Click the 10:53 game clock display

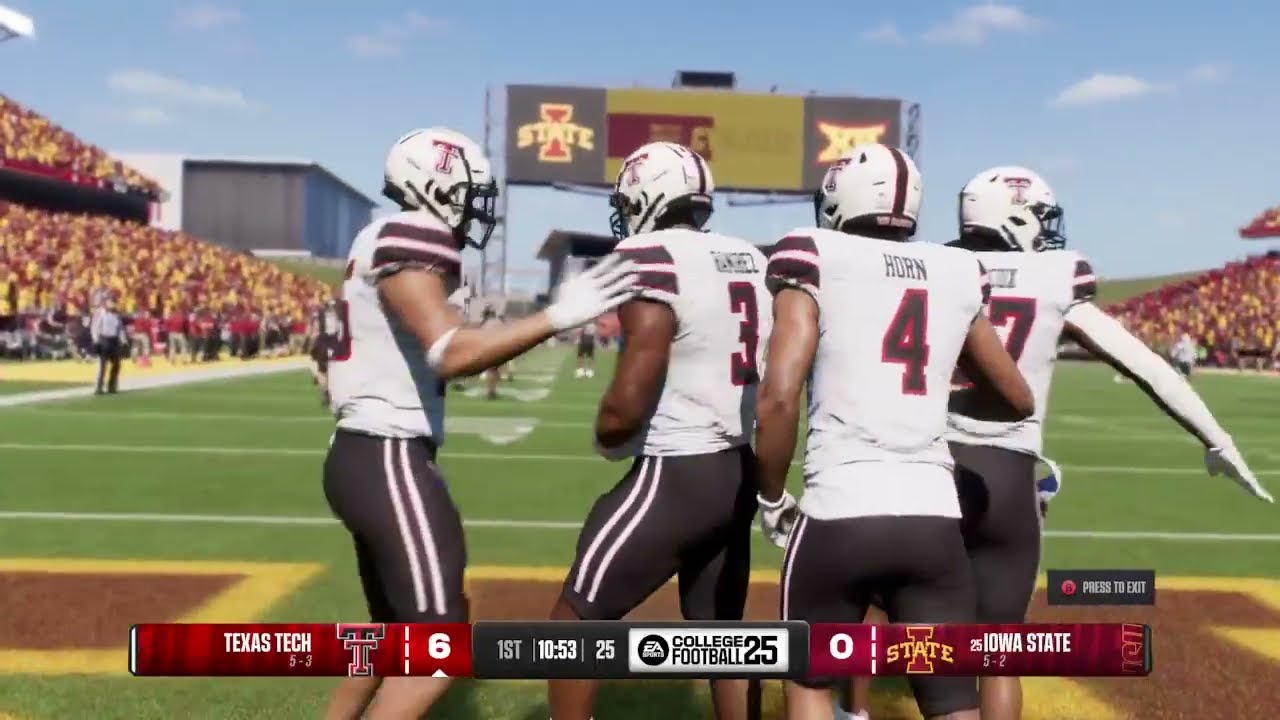[x=556, y=646]
